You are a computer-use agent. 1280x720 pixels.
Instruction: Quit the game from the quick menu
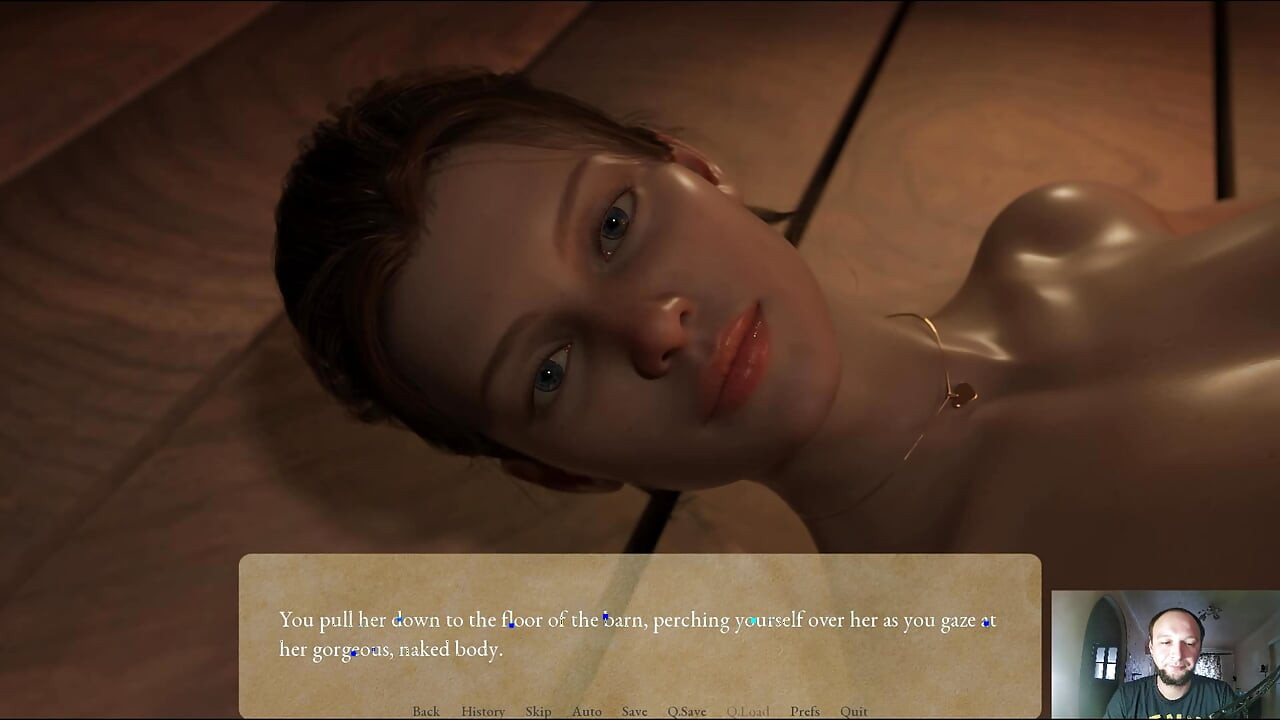[854, 711]
